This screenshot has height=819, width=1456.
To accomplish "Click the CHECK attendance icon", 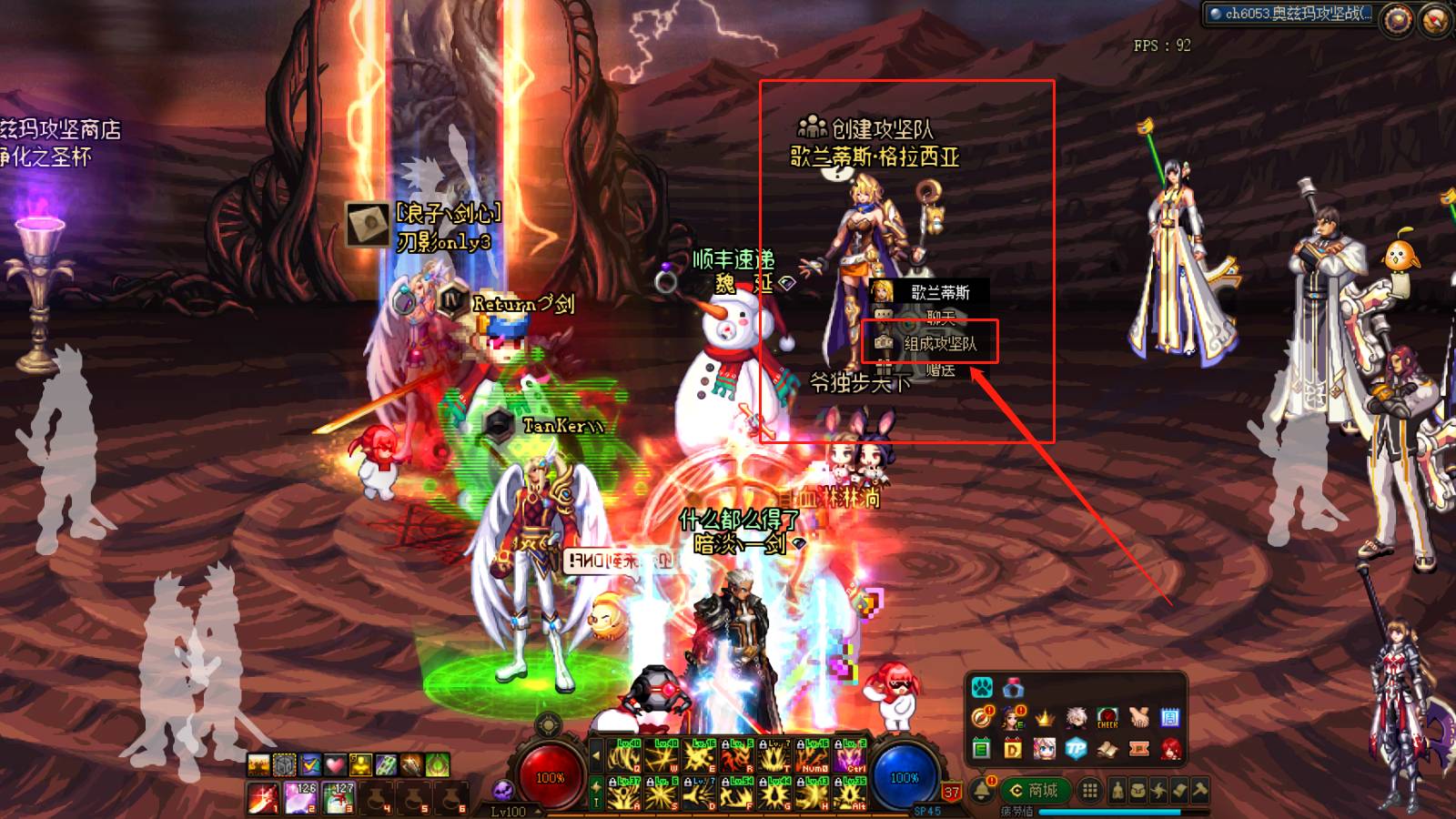I will click(1107, 718).
